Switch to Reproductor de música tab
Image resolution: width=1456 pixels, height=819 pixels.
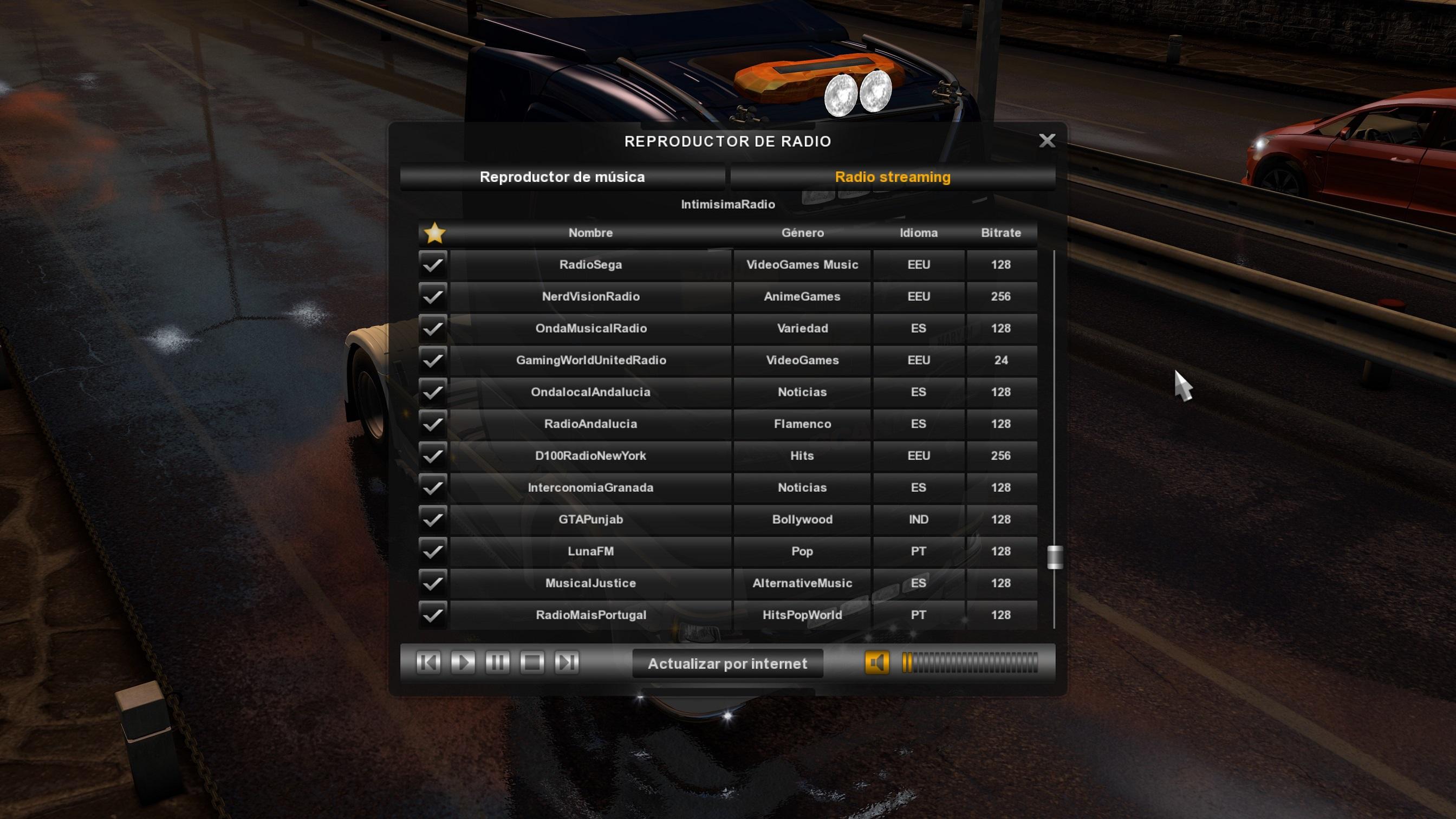(x=562, y=177)
